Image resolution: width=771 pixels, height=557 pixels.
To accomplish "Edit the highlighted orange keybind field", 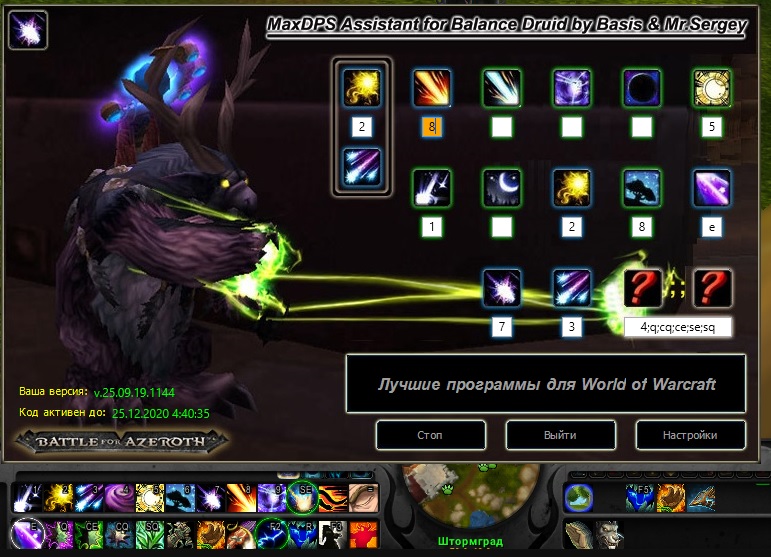I will [432, 127].
